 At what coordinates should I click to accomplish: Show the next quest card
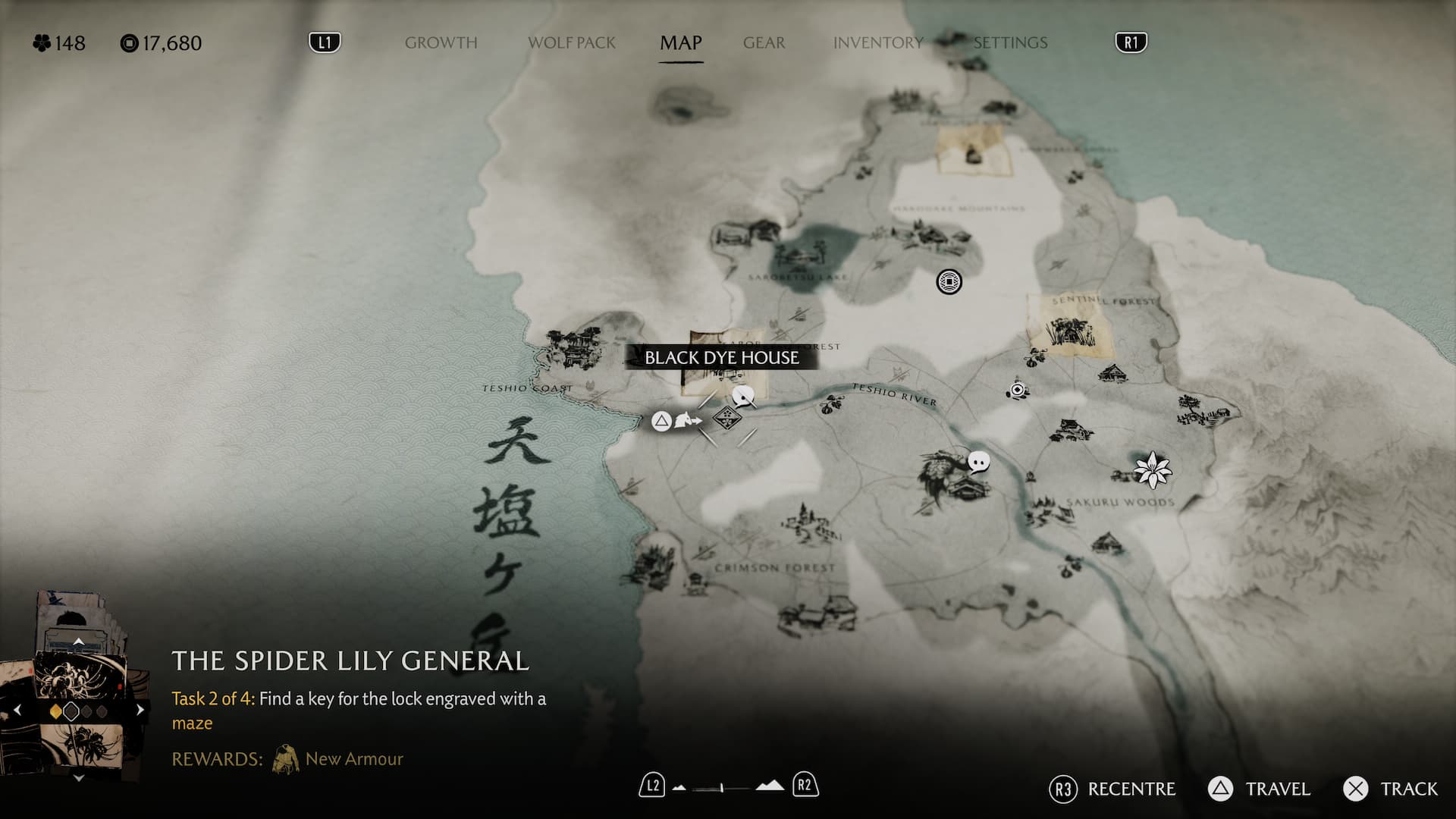coord(140,711)
